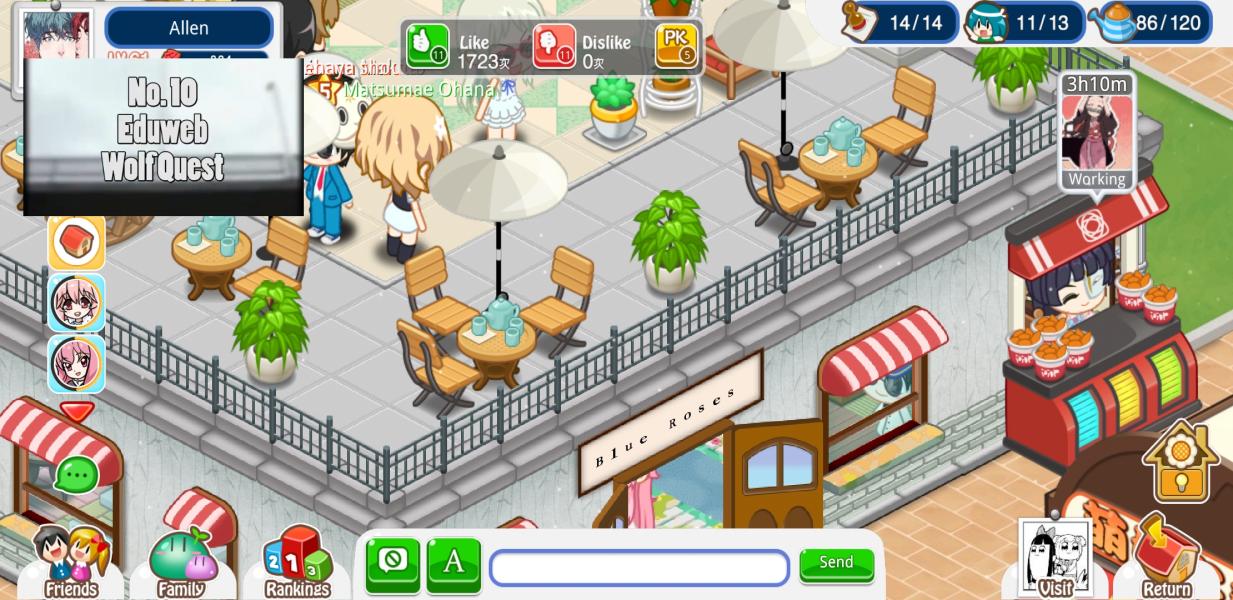1233x600 pixels.
Task: Show the Rankings board
Action: point(297,562)
